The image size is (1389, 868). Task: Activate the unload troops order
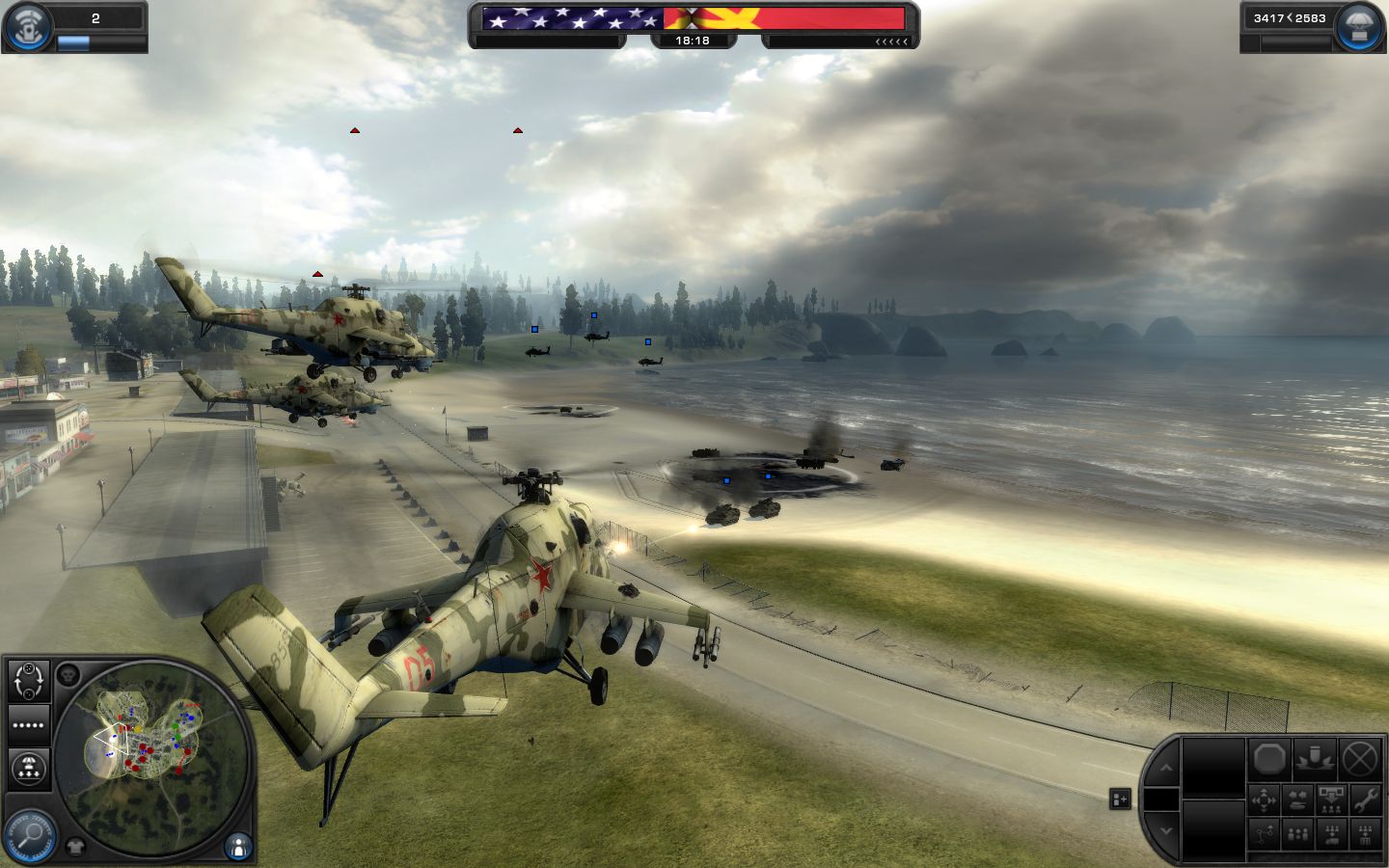click(1332, 800)
